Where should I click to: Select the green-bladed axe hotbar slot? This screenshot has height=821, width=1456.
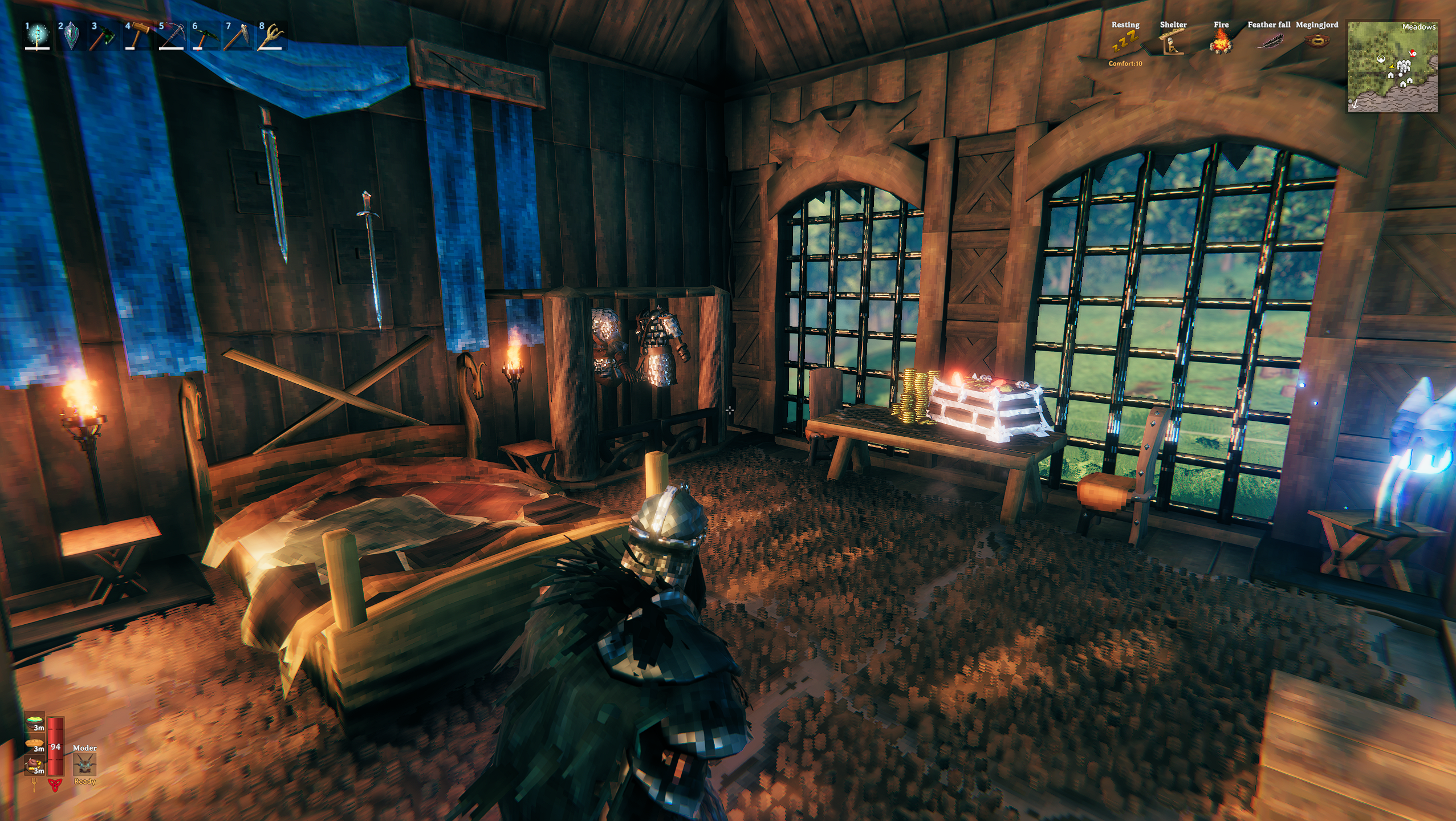pyautogui.click(x=105, y=36)
